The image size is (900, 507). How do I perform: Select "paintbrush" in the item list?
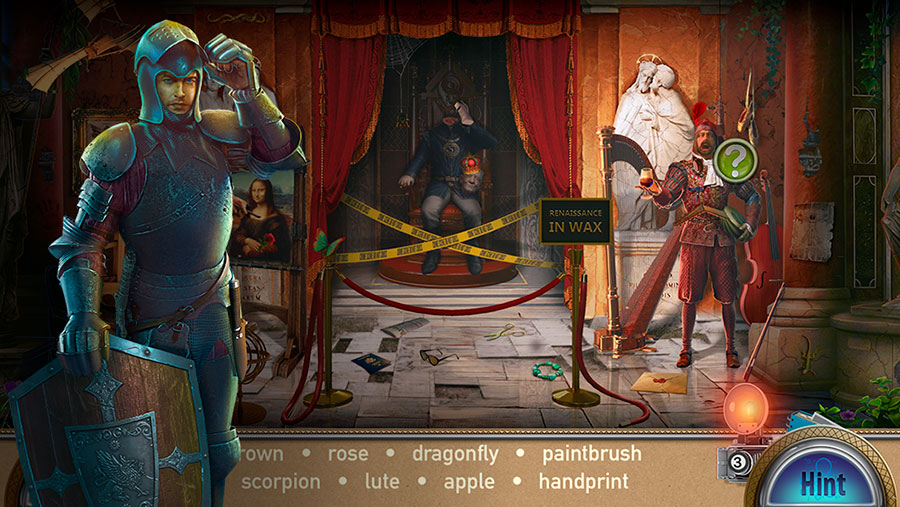(591, 454)
